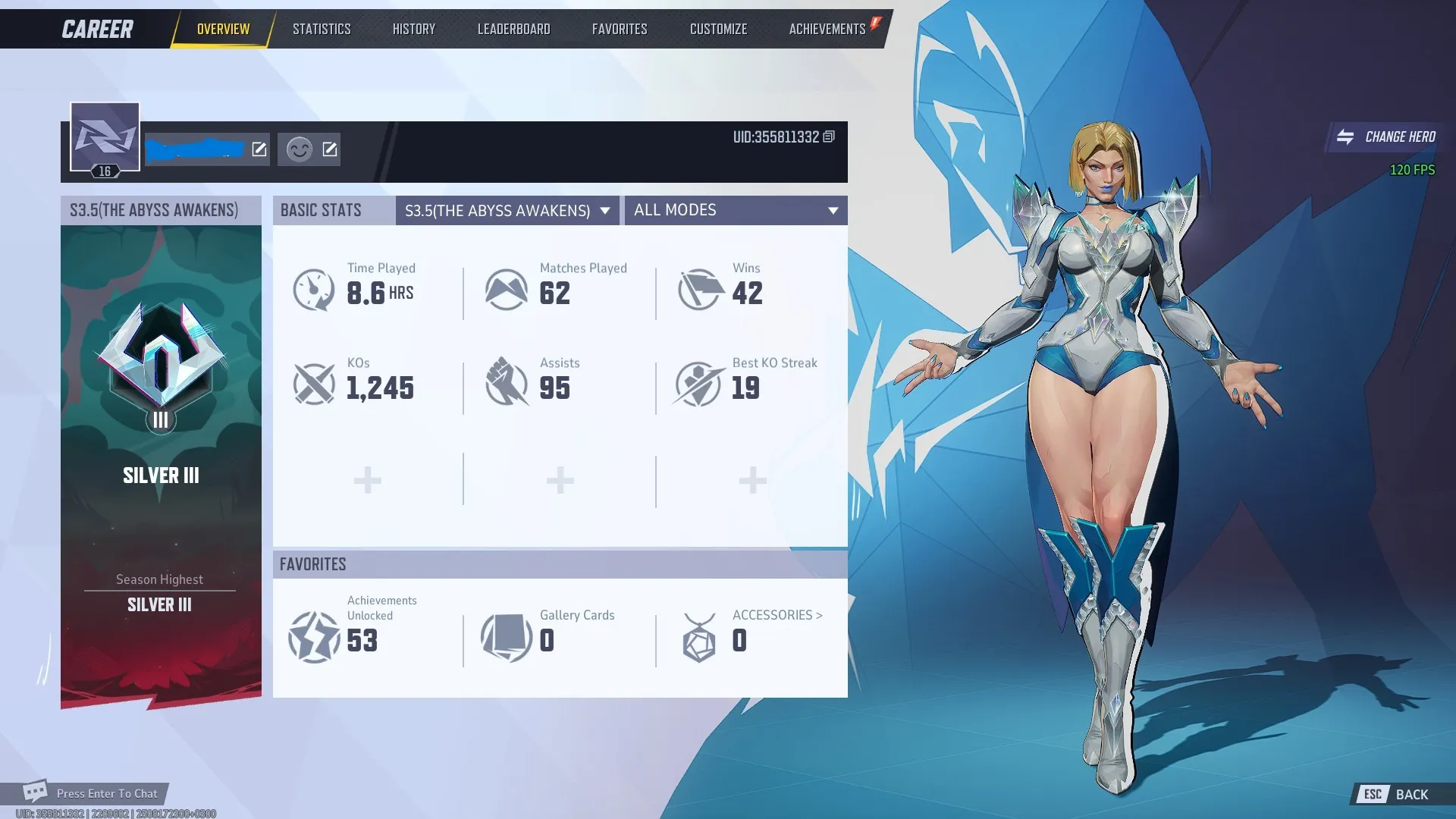Open the season selector dropdown

pyautogui.click(x=507, y=211)
